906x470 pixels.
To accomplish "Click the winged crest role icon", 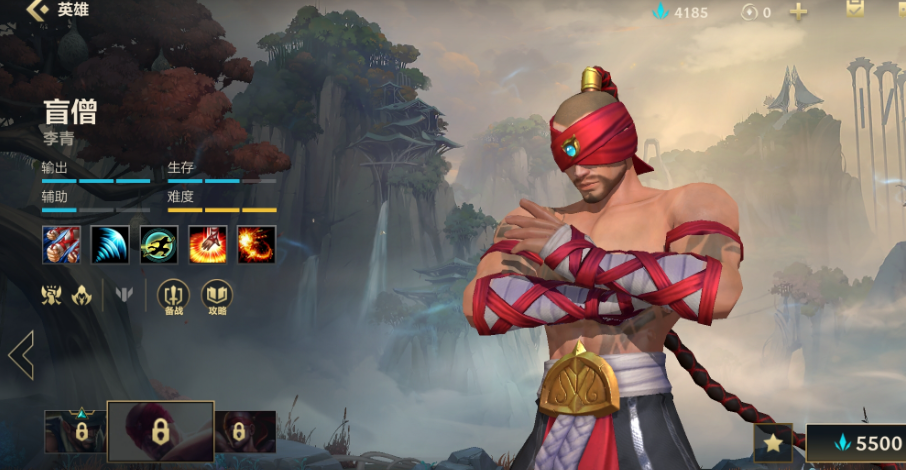I will tap(52, 295).
